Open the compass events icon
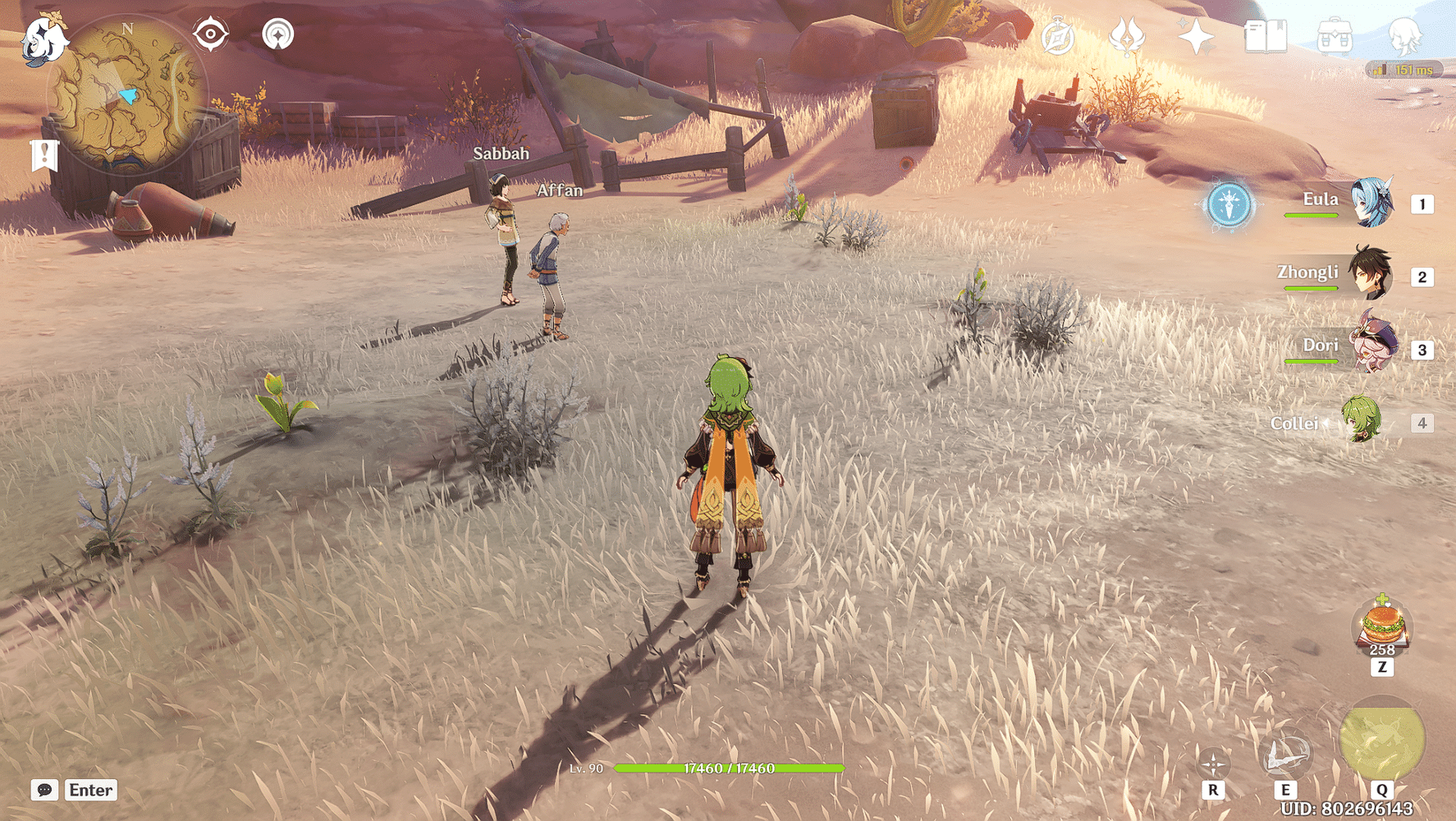Image resolution: width=1456 pixels, height=821 pixels. pos(1058,37)
